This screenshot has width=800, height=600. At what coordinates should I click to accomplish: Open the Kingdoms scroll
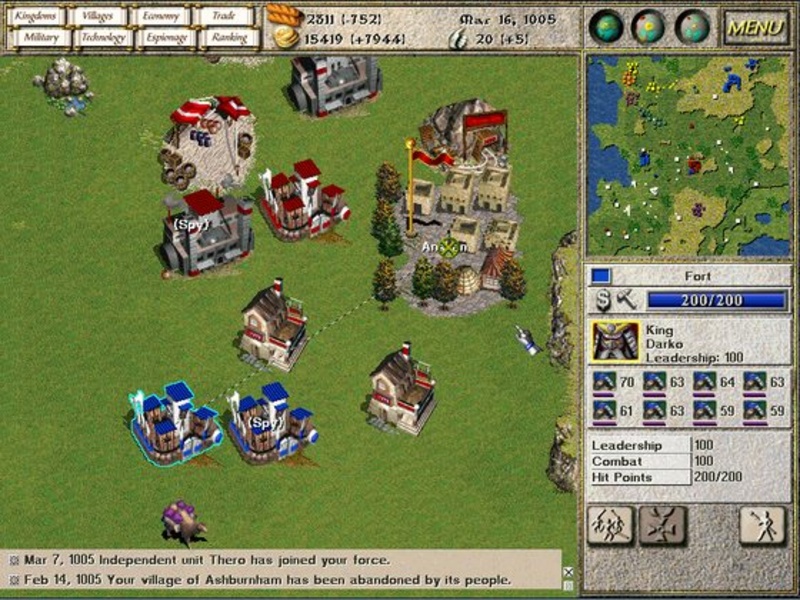tap(38, 16)
